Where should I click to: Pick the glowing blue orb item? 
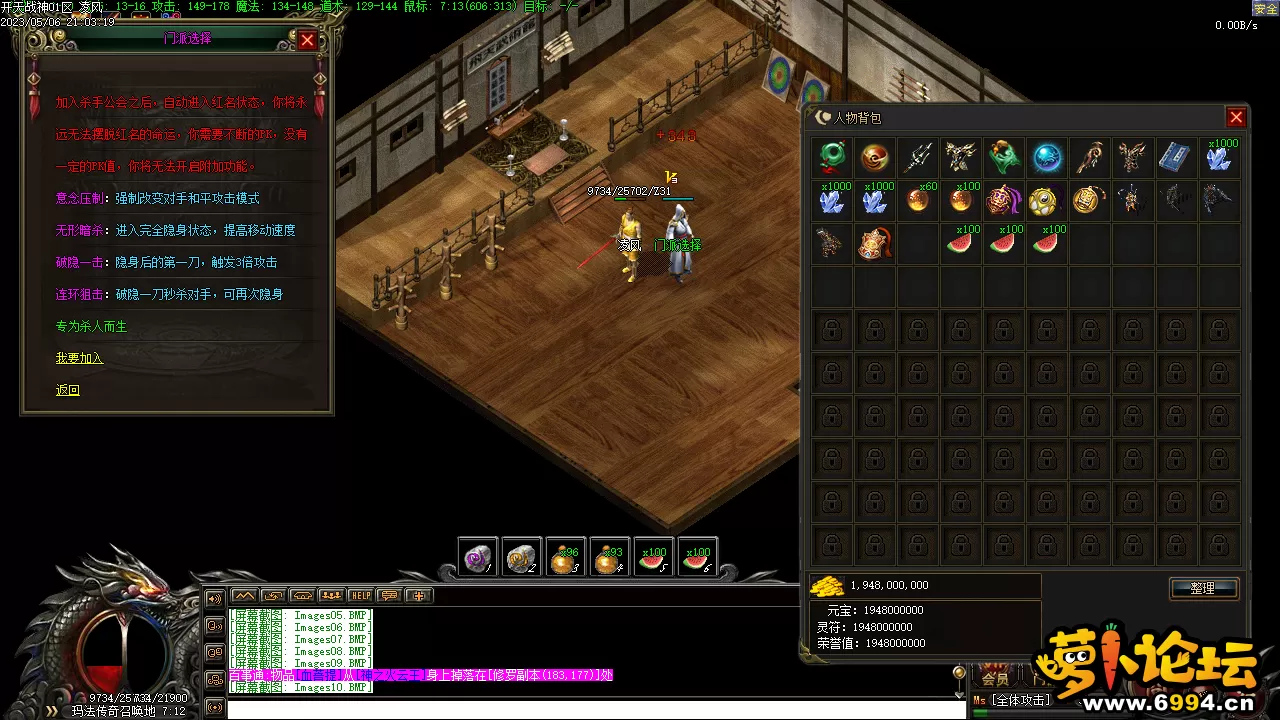point(1047,157)
